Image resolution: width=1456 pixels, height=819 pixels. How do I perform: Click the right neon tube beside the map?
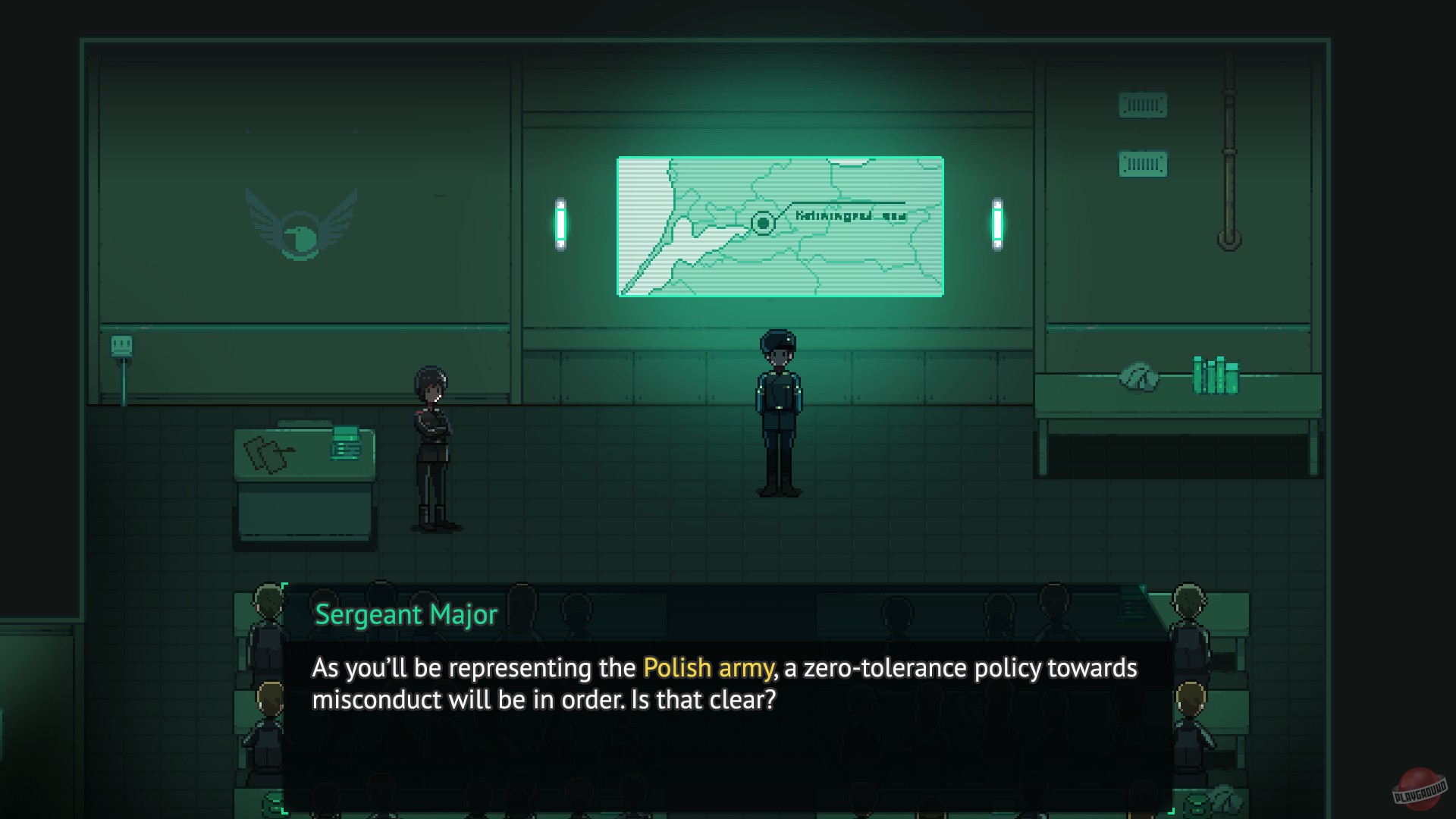pos(996,224)
